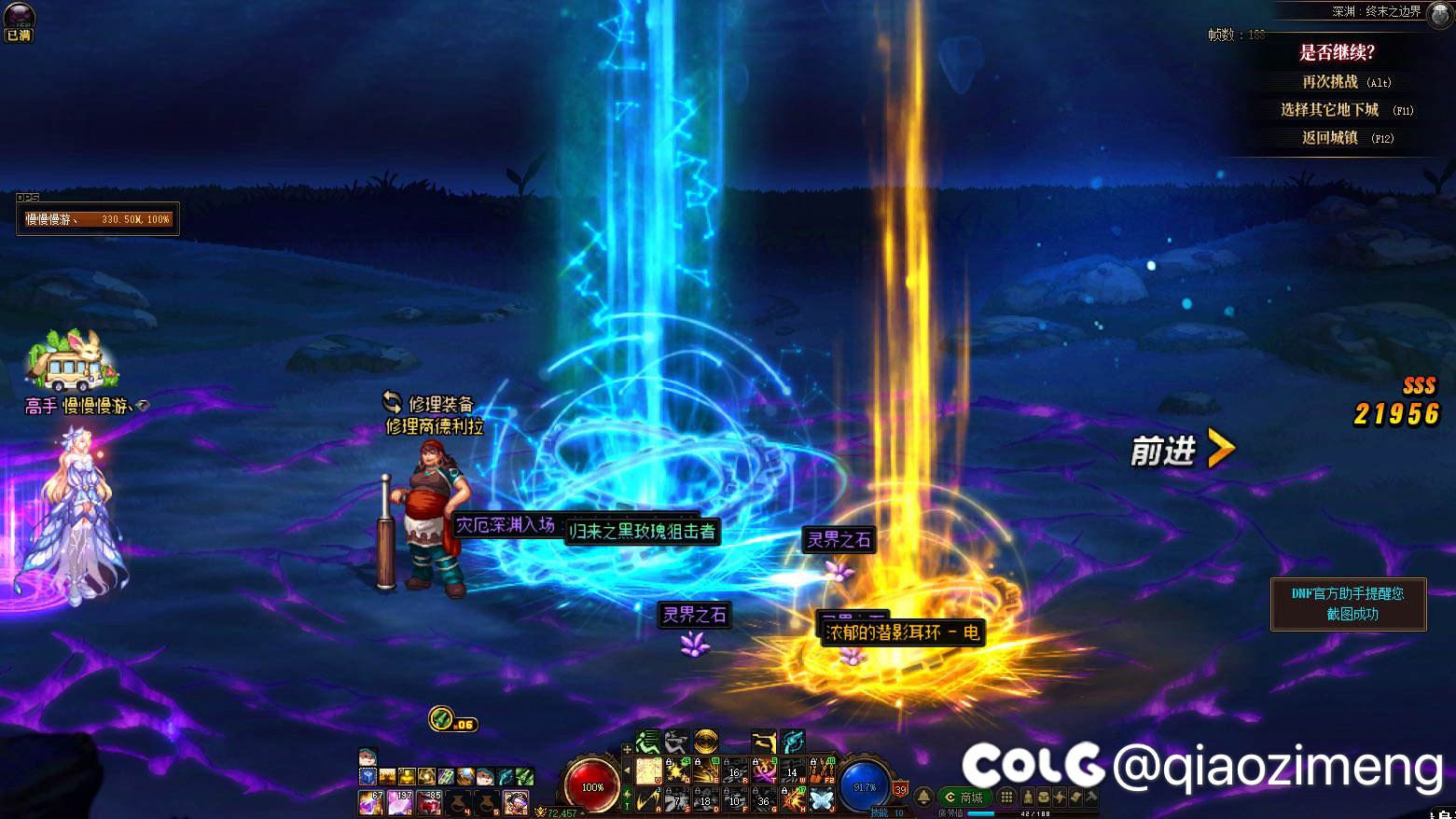Image resolution: width=1456 pixels, height=819 pixels.
Task: Choose 再次挑战 to retry the dungeon
Action: coord(1345,82)
